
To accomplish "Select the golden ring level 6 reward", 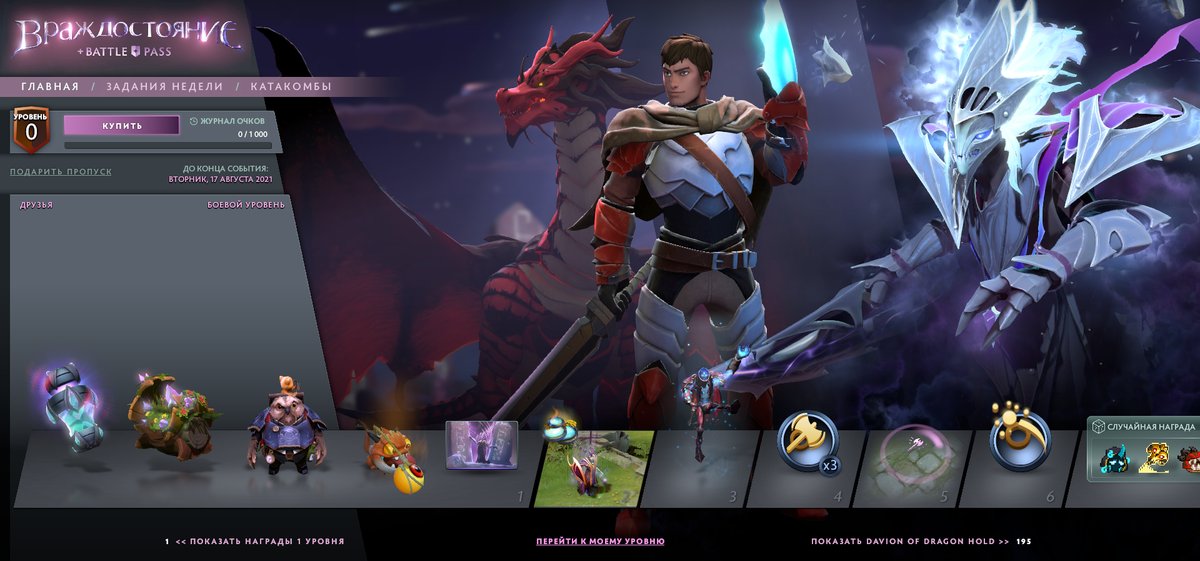I will [x=1020, y=438].
